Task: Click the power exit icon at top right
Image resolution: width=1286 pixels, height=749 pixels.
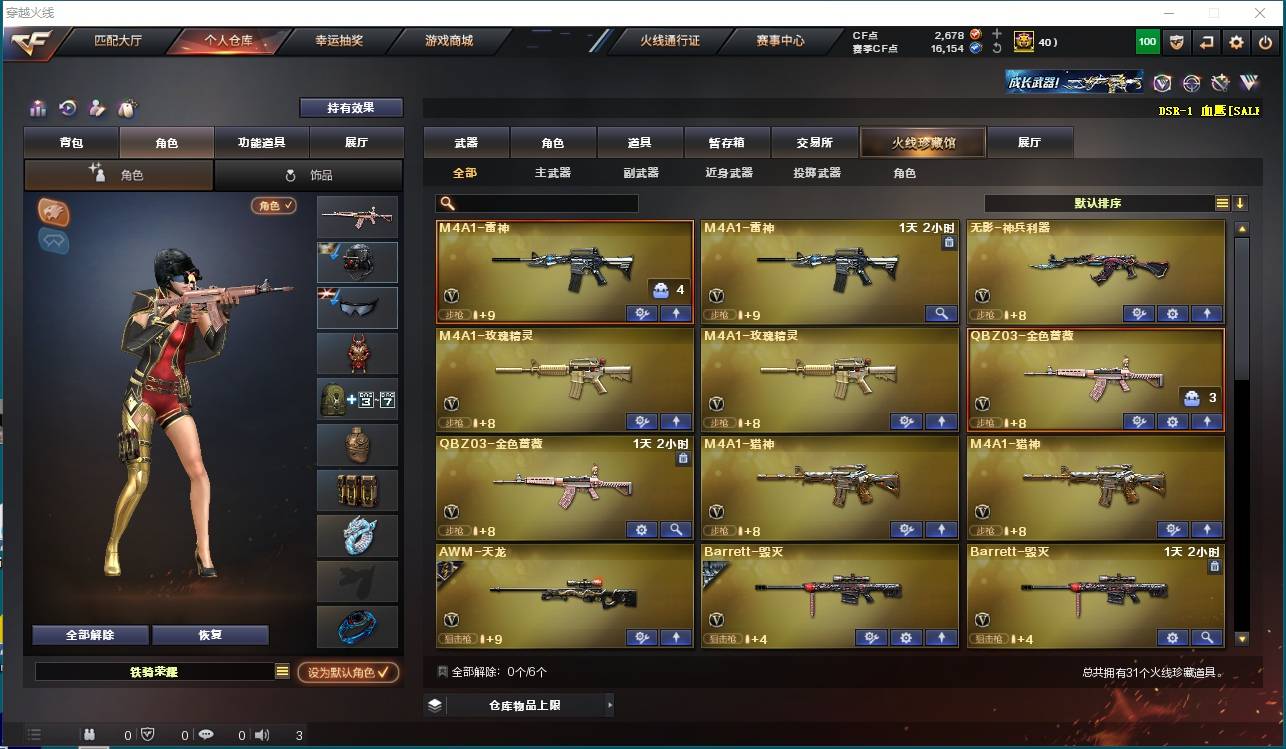Action: 1266,42
